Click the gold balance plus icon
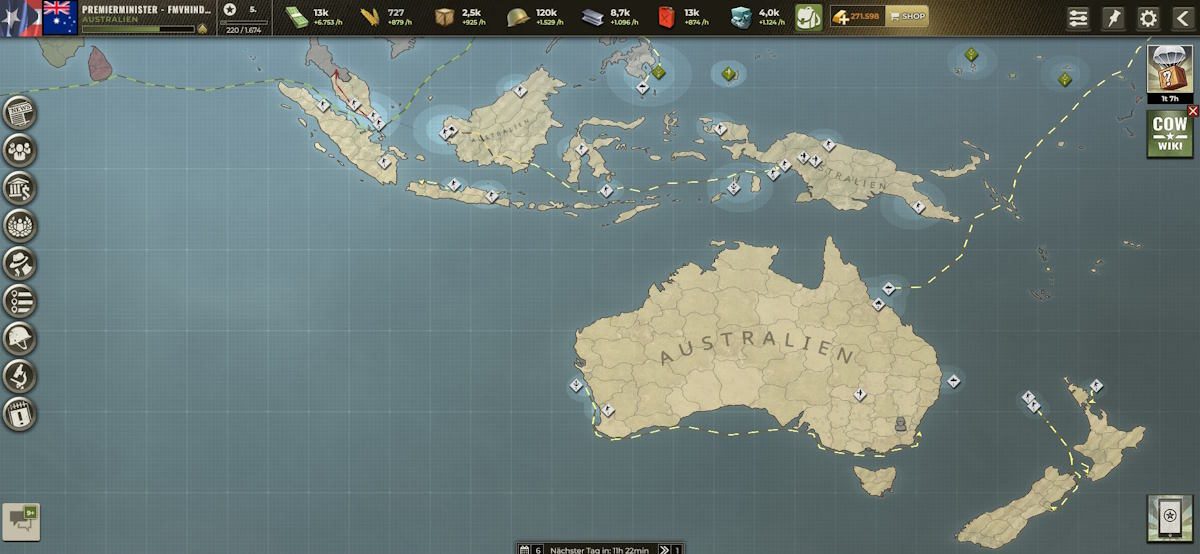This screenshot has width=1200, height=554. (x=840, y=16)
